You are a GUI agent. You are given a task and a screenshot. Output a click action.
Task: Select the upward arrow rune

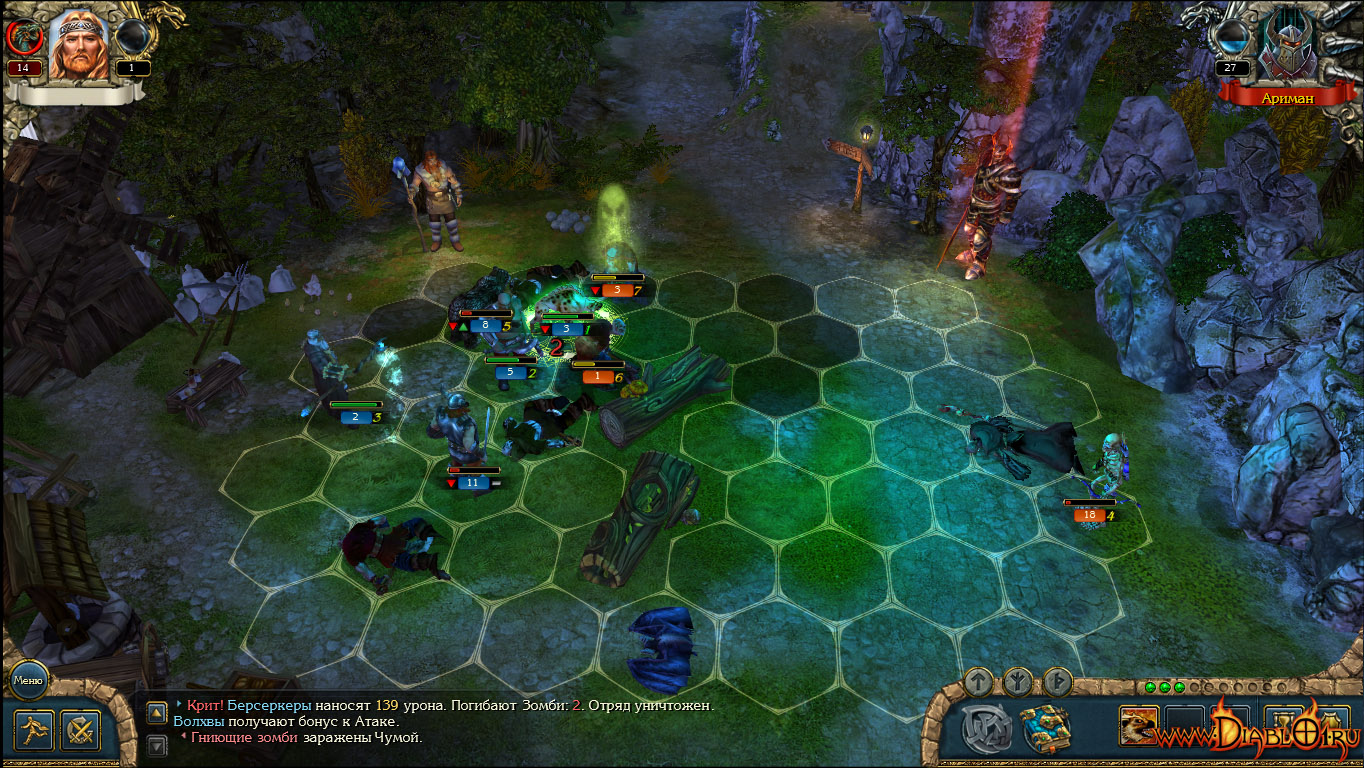[979, 682]
